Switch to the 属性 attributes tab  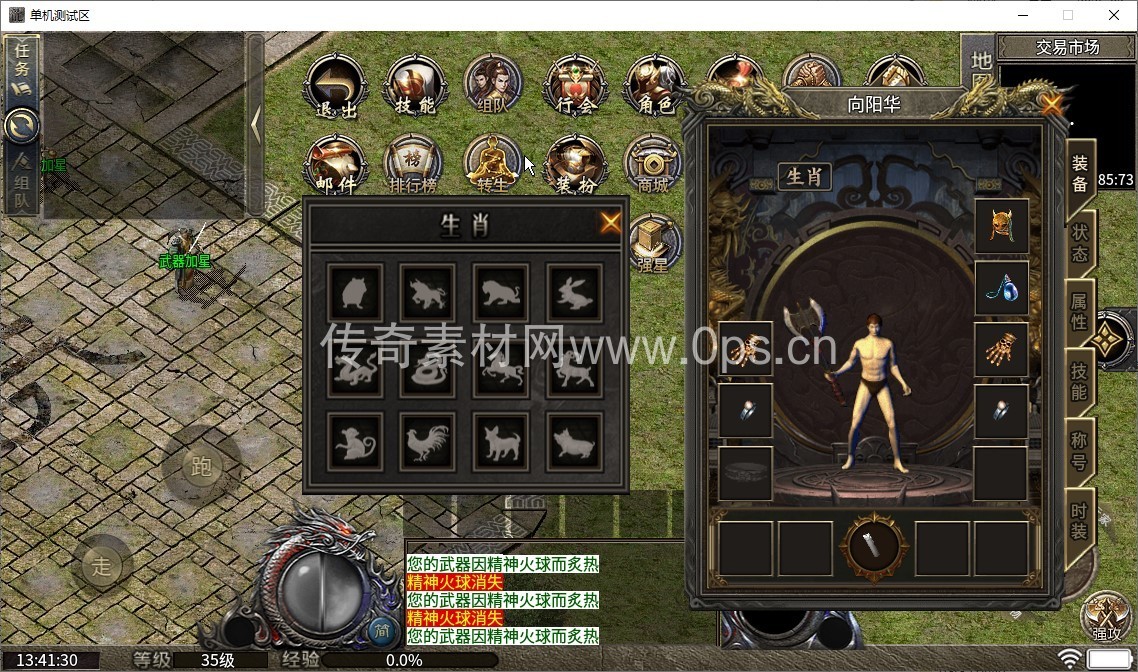pos(1080,309)
